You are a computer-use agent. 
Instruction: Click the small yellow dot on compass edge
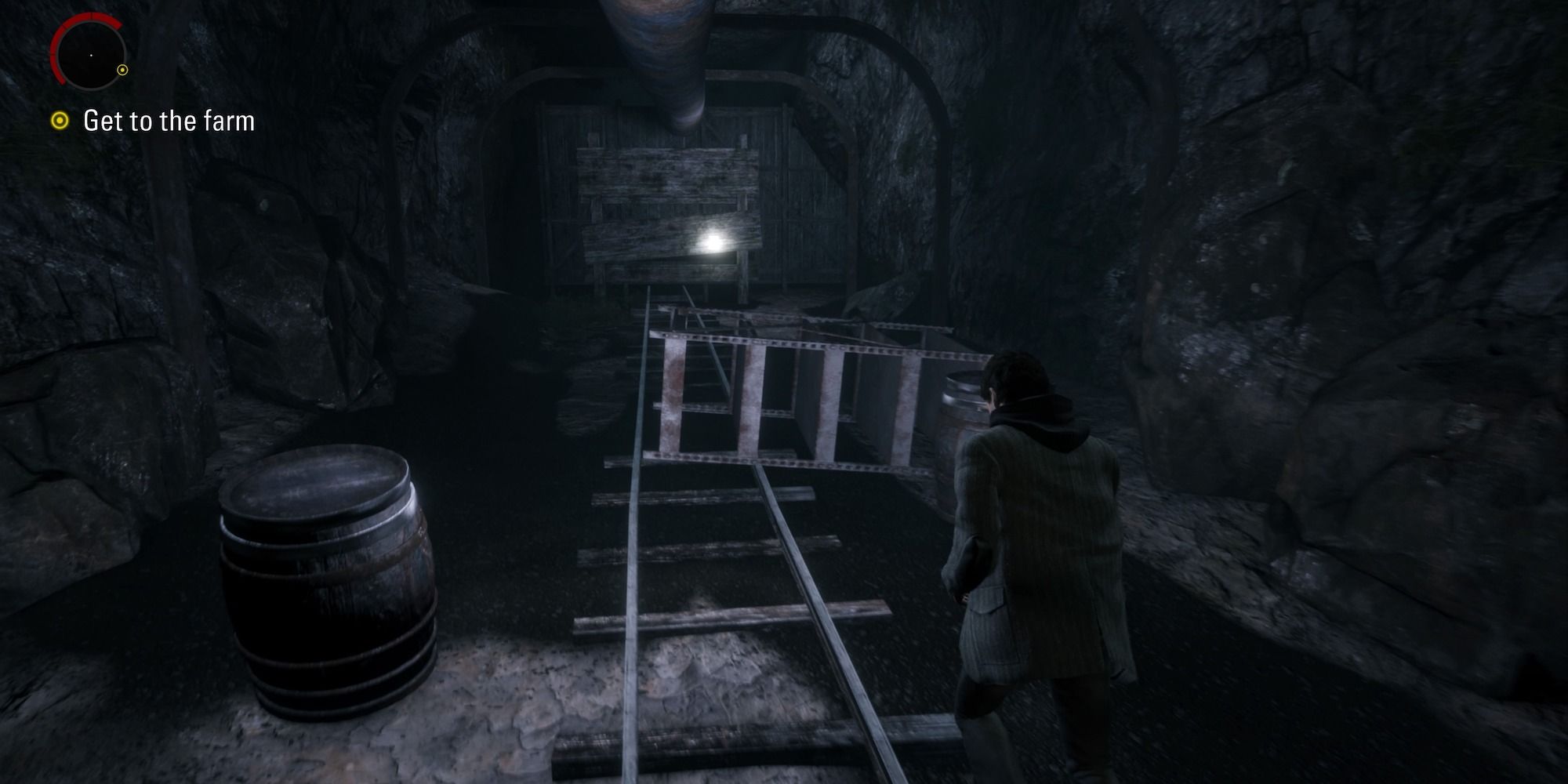tap(122, 70)
